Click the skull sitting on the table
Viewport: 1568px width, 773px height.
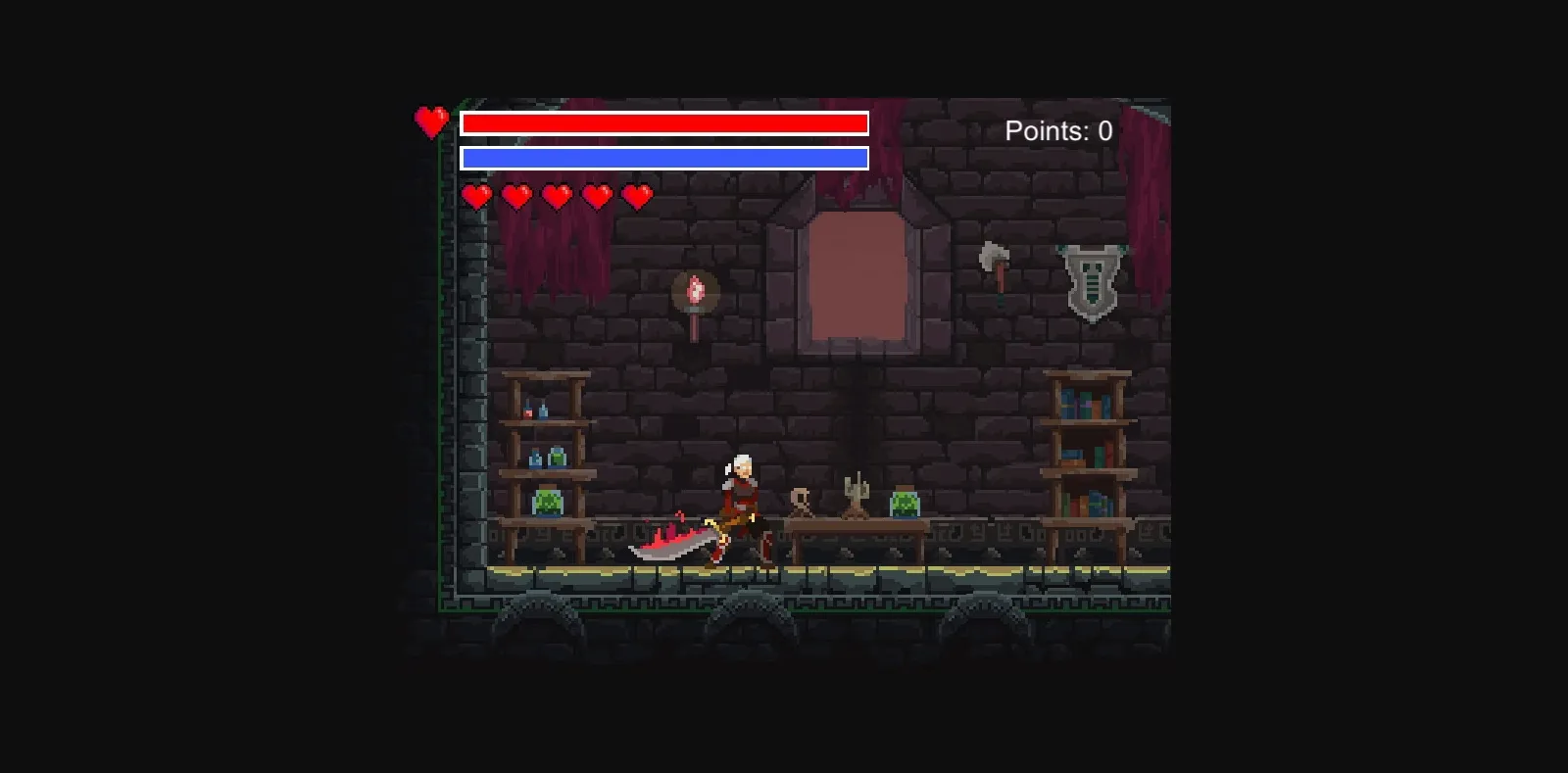(802, 502)
